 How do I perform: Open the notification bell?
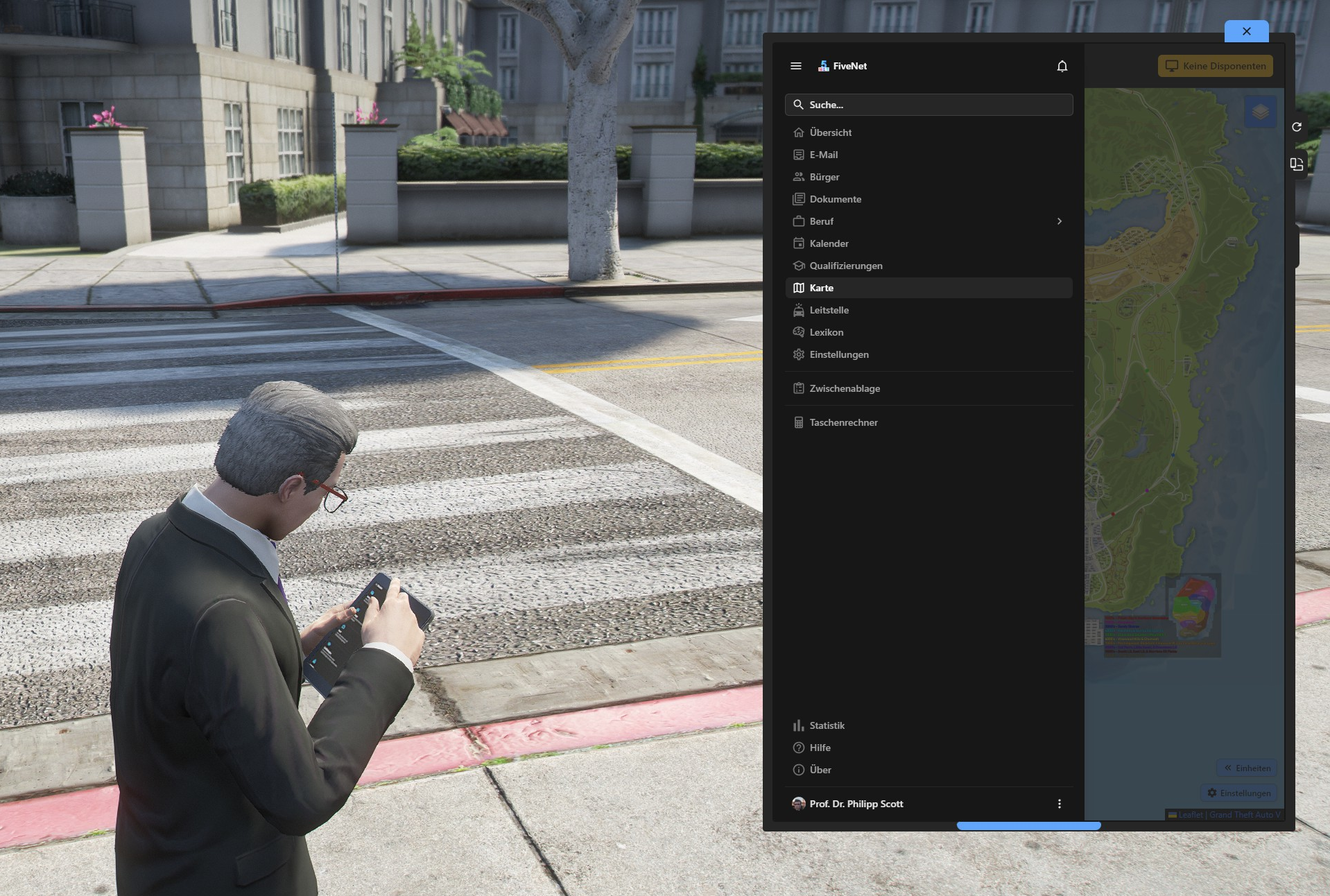1062,66
